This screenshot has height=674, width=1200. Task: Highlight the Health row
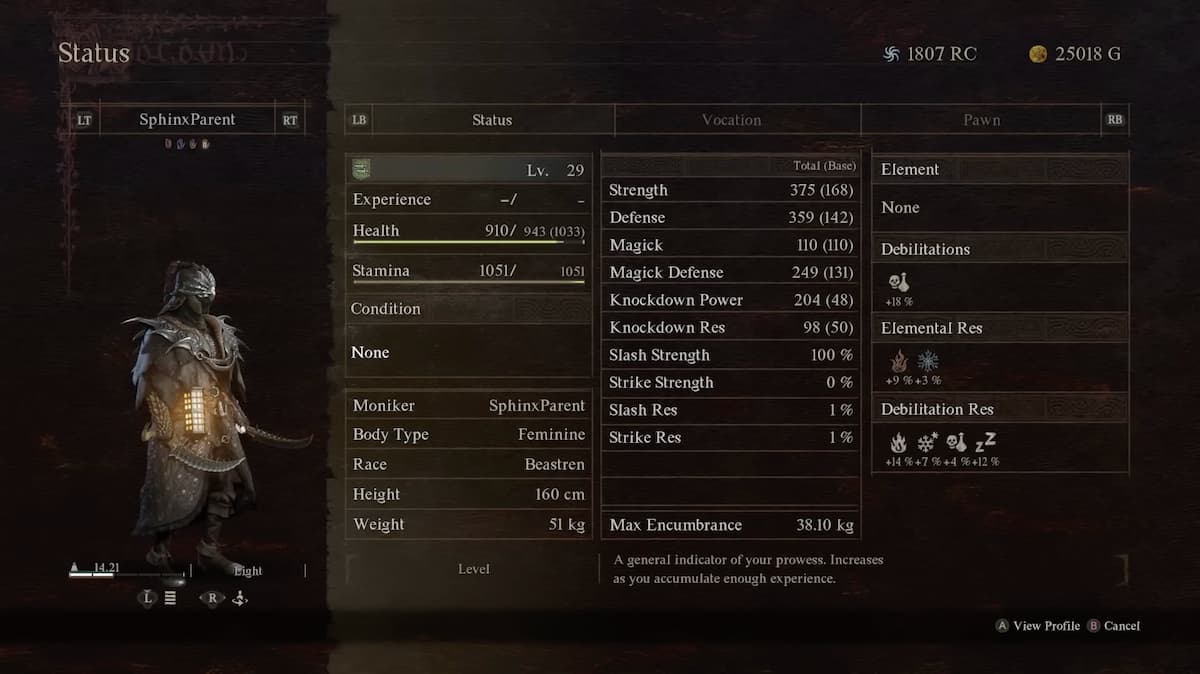point(468,231)
